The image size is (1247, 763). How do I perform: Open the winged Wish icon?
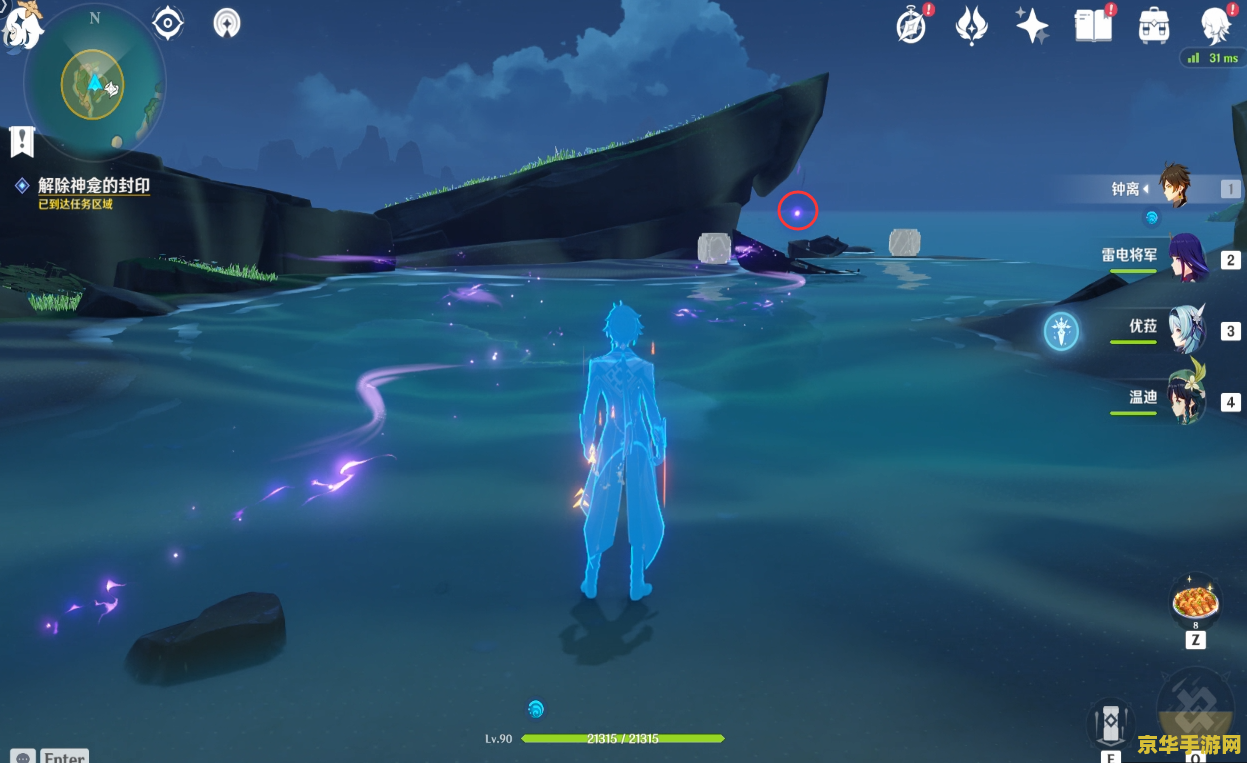click(x=972, y=25)
